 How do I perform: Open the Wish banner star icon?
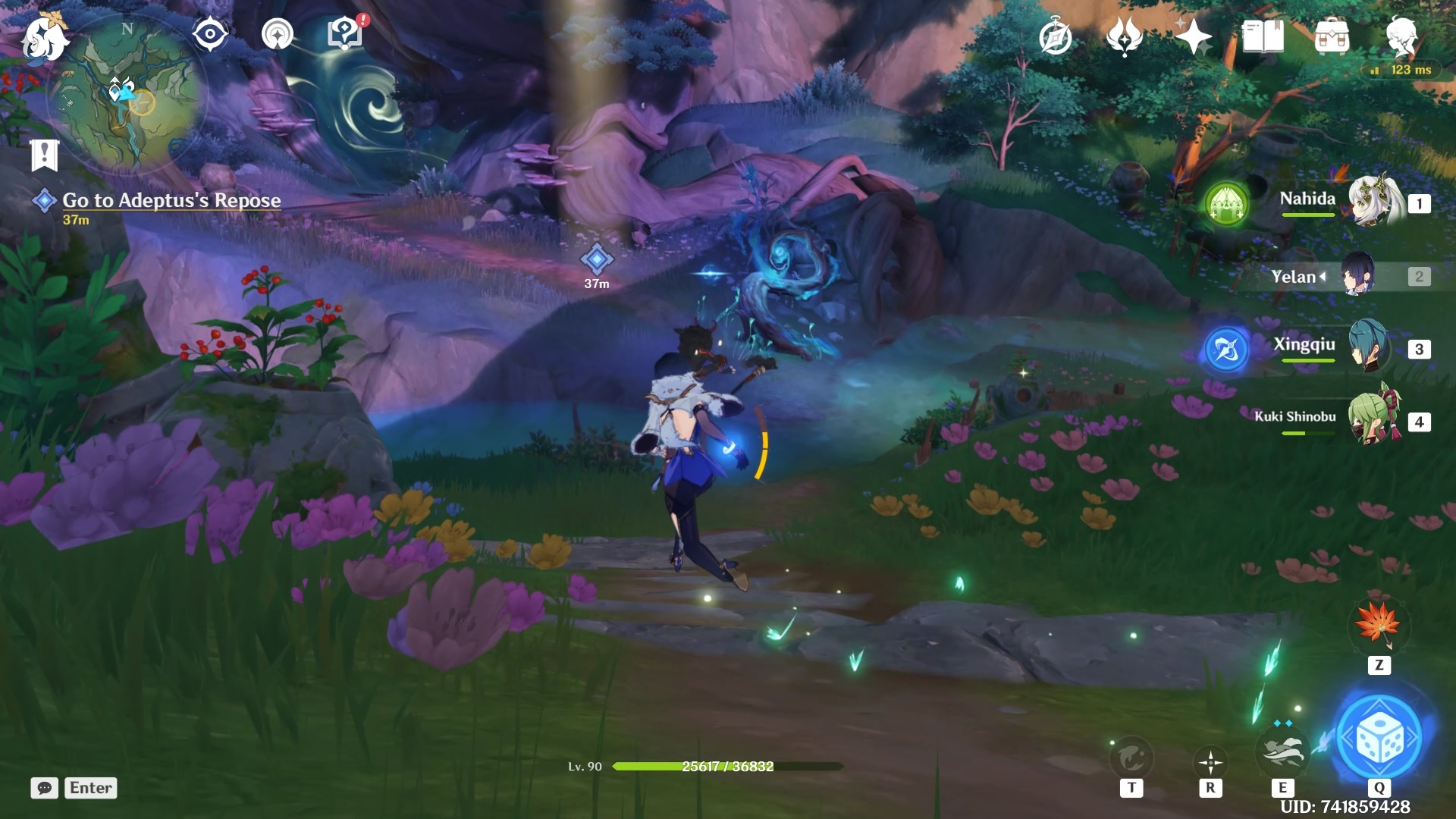(1197, 36)
